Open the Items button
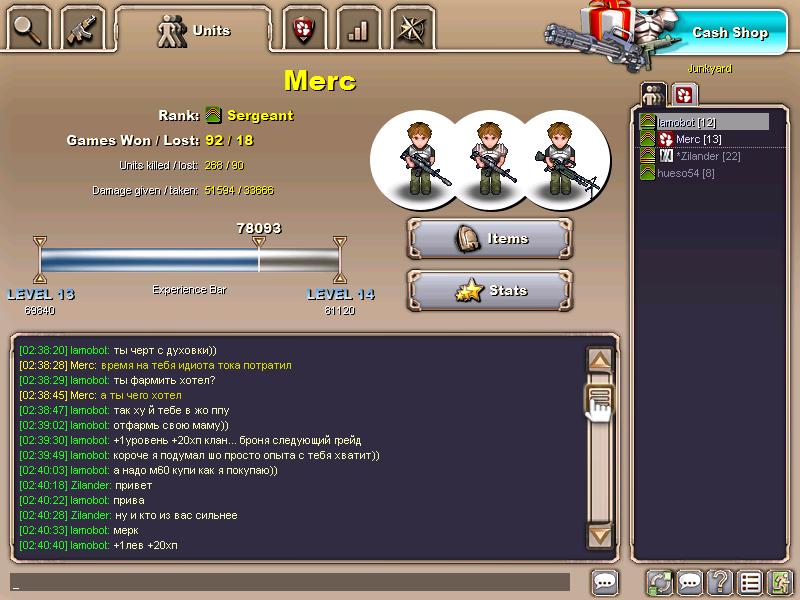The height and width of the screenshot is (600, 800). [x=490, y=239]
